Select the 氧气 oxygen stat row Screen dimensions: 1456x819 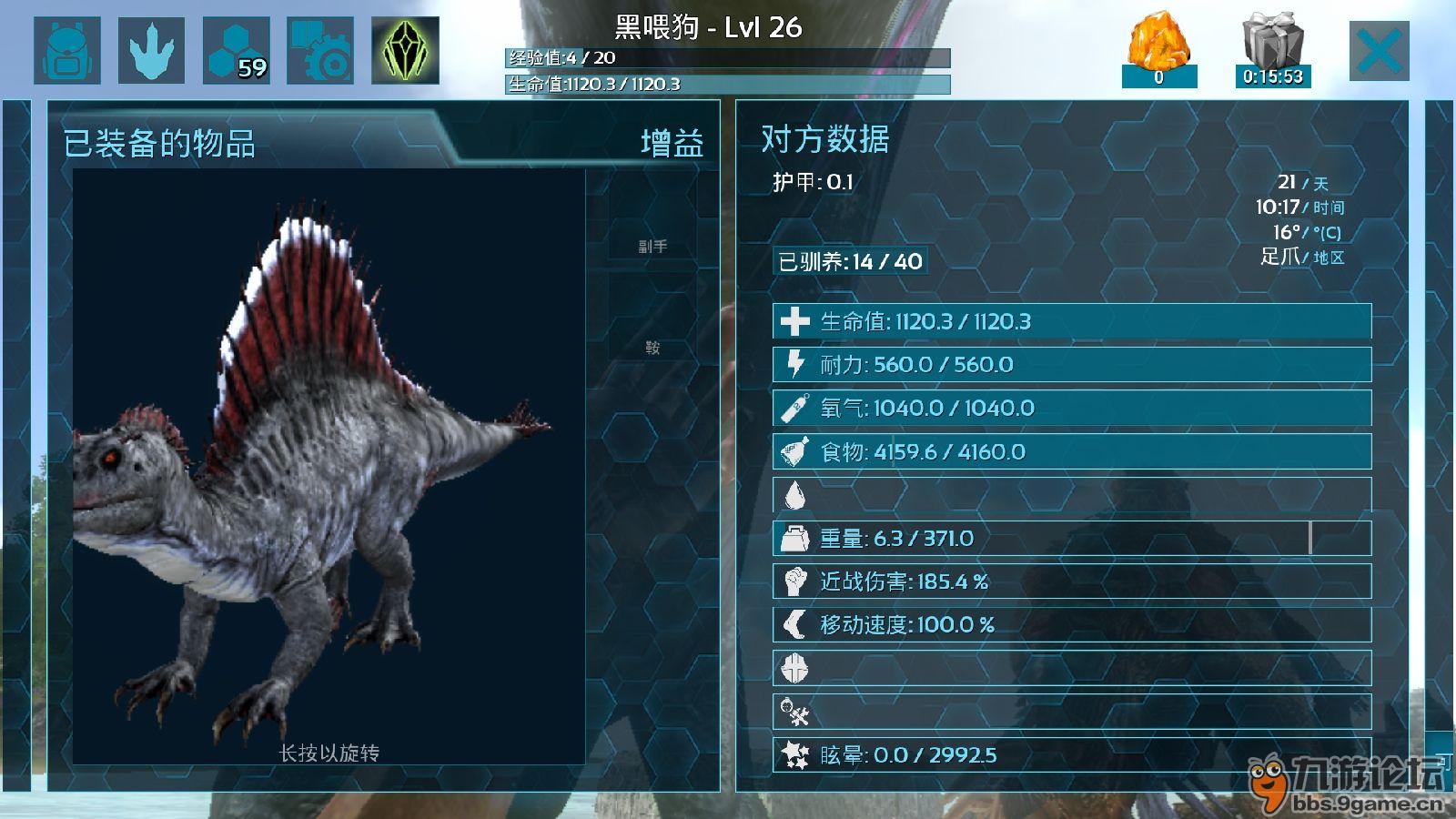(1071, 408)
